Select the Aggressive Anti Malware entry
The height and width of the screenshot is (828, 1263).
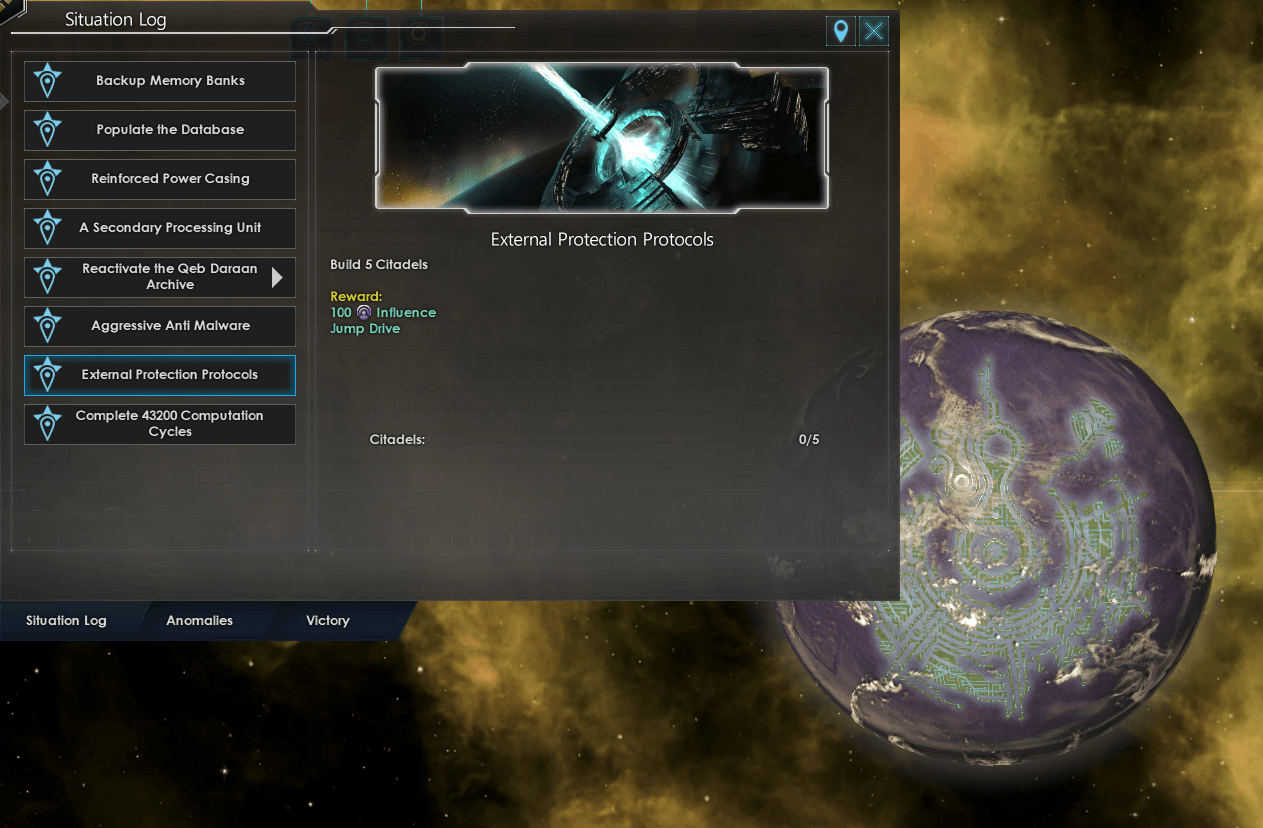point(160,326)
